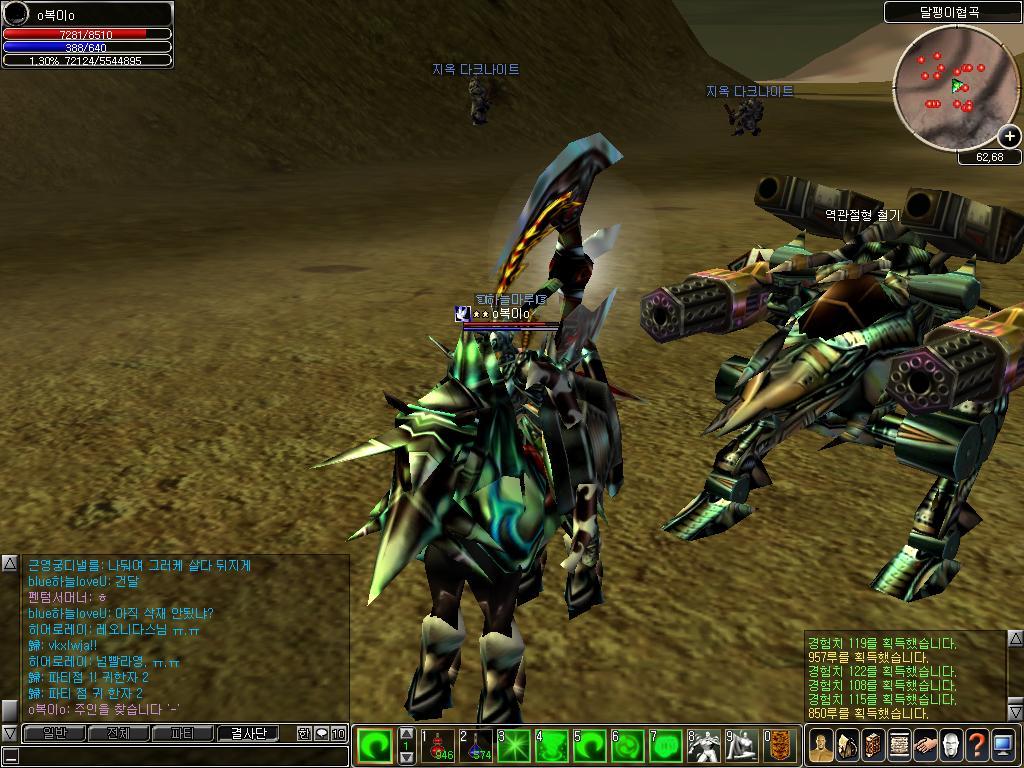Toggle the 한 language input button
The height and width of the screenshot is (768, 1024).
(x=304, y=733)
